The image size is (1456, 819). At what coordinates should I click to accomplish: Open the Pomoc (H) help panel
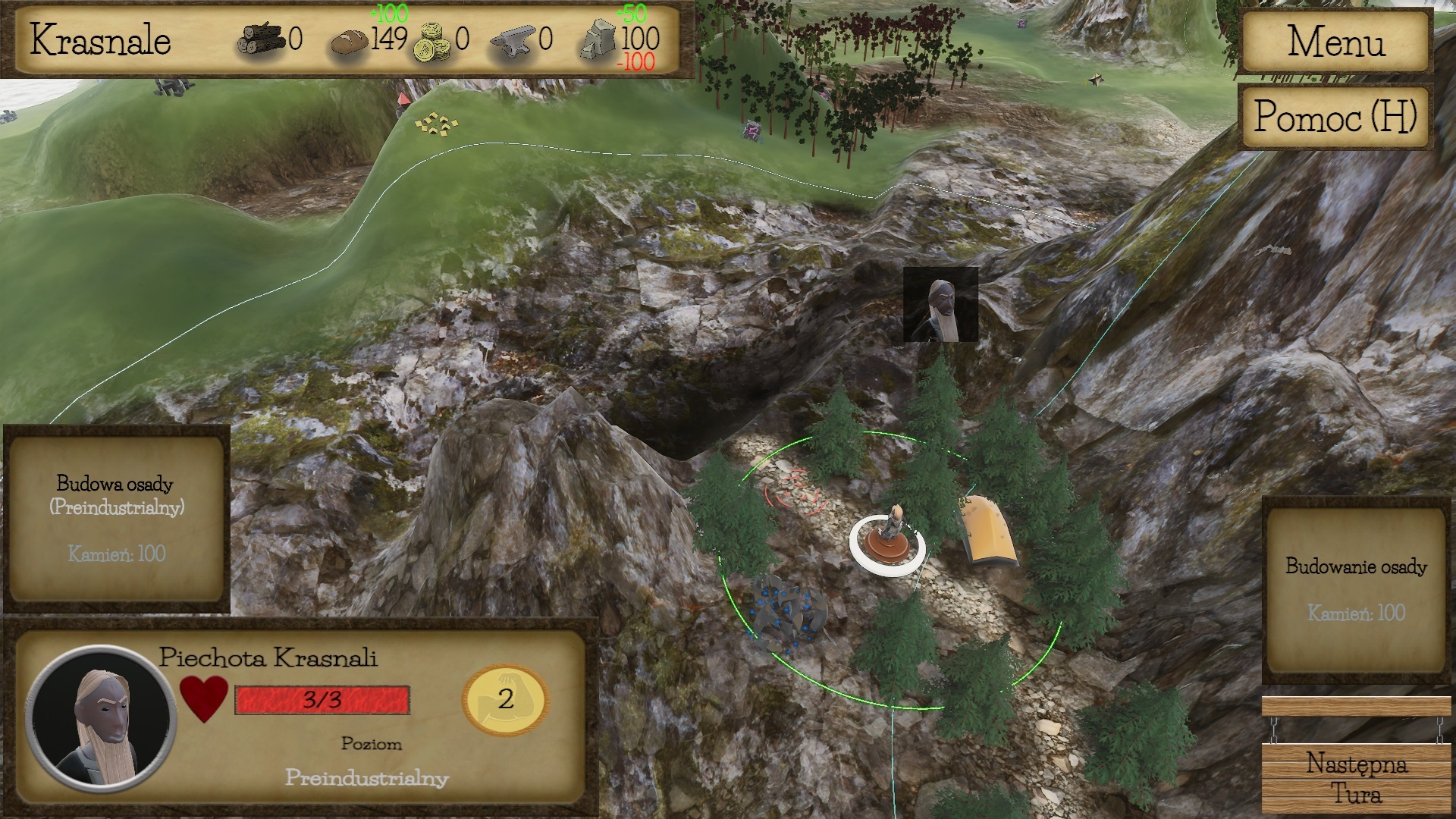point(1335,117)
